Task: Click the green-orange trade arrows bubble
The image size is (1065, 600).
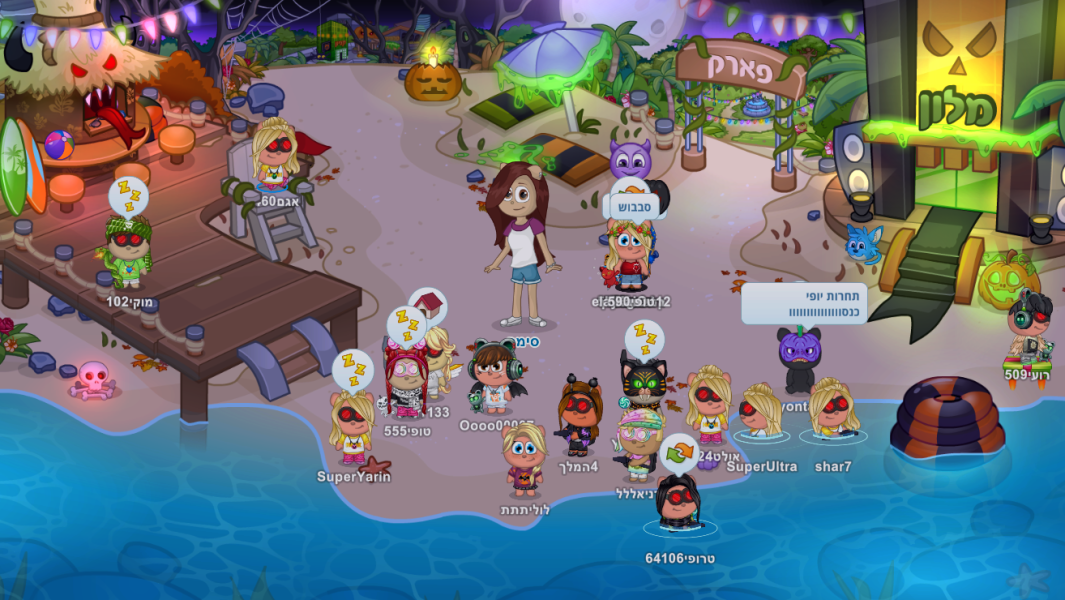Action: [x=678, y=452]
